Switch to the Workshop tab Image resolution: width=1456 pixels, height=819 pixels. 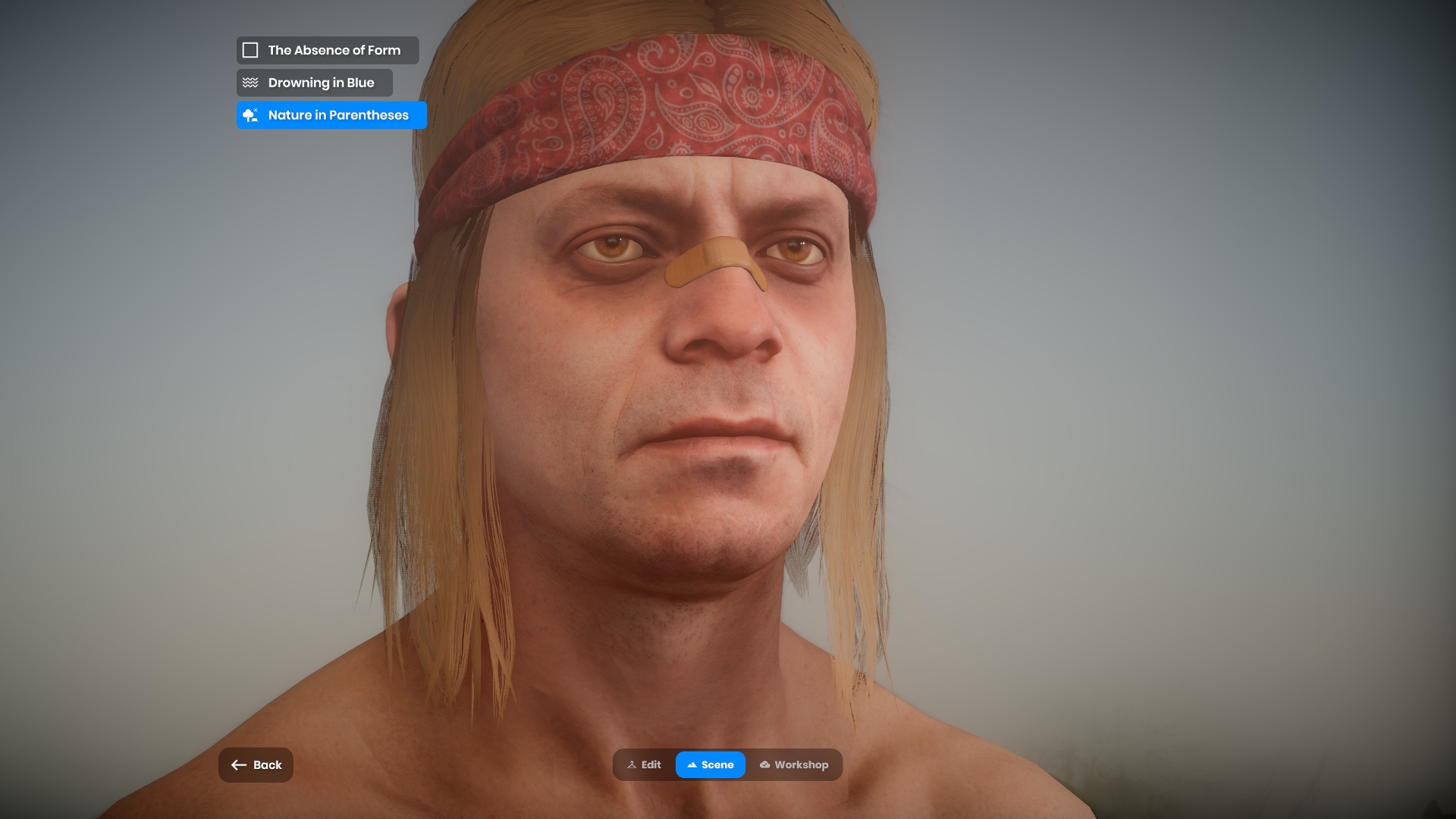click(793, 765)
